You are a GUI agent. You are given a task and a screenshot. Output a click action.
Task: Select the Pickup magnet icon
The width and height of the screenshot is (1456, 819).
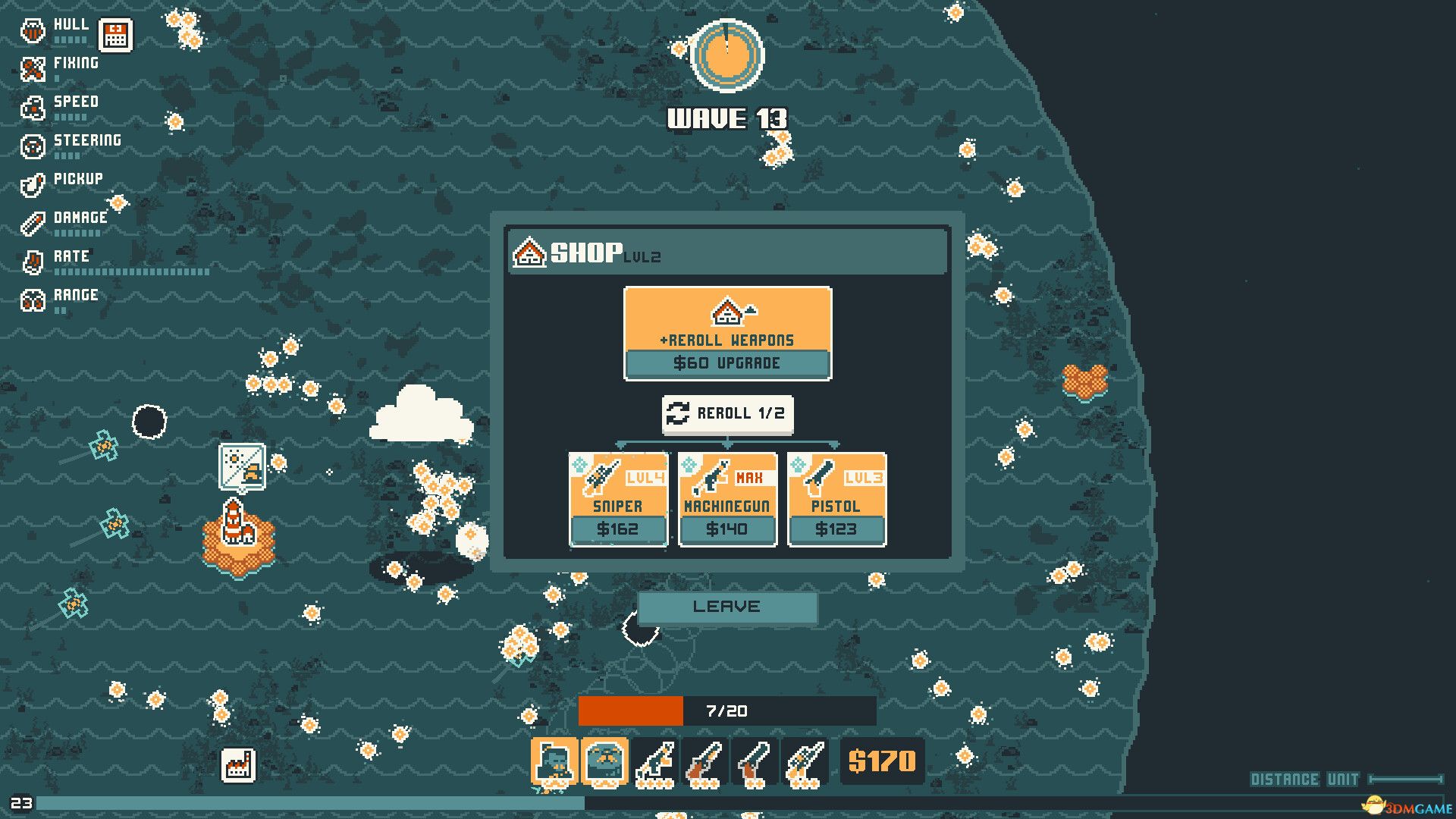tap(33, 184)
